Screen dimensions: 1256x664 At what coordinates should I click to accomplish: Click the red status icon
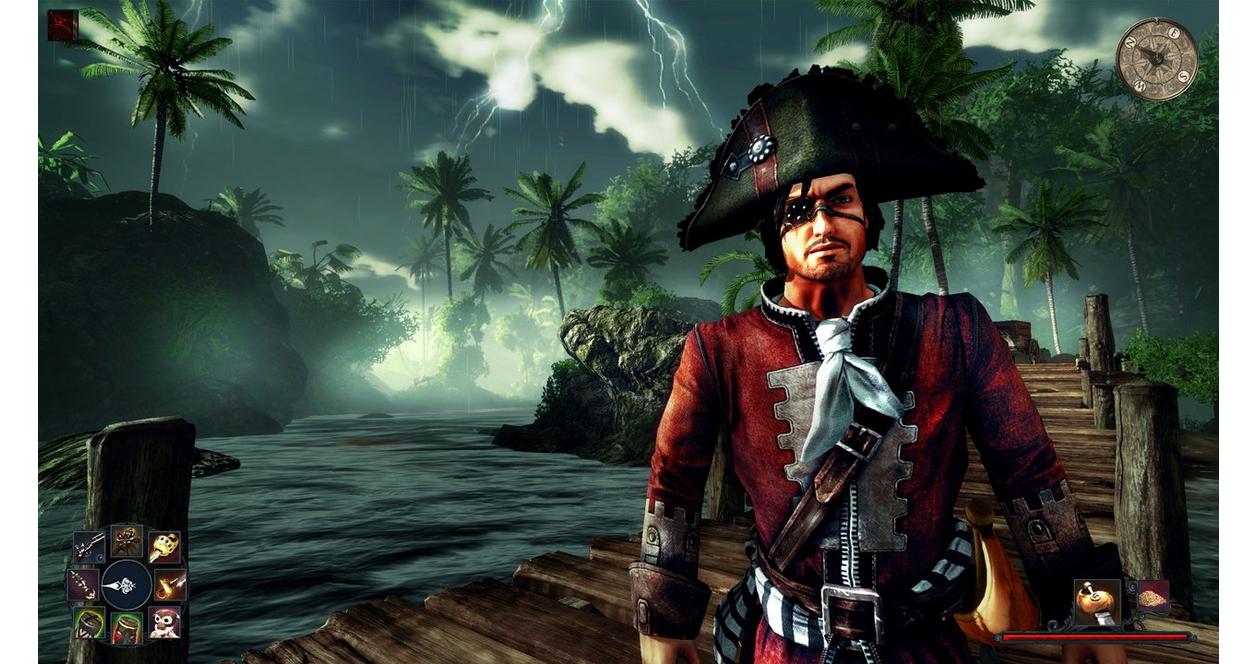click(62, 25)
